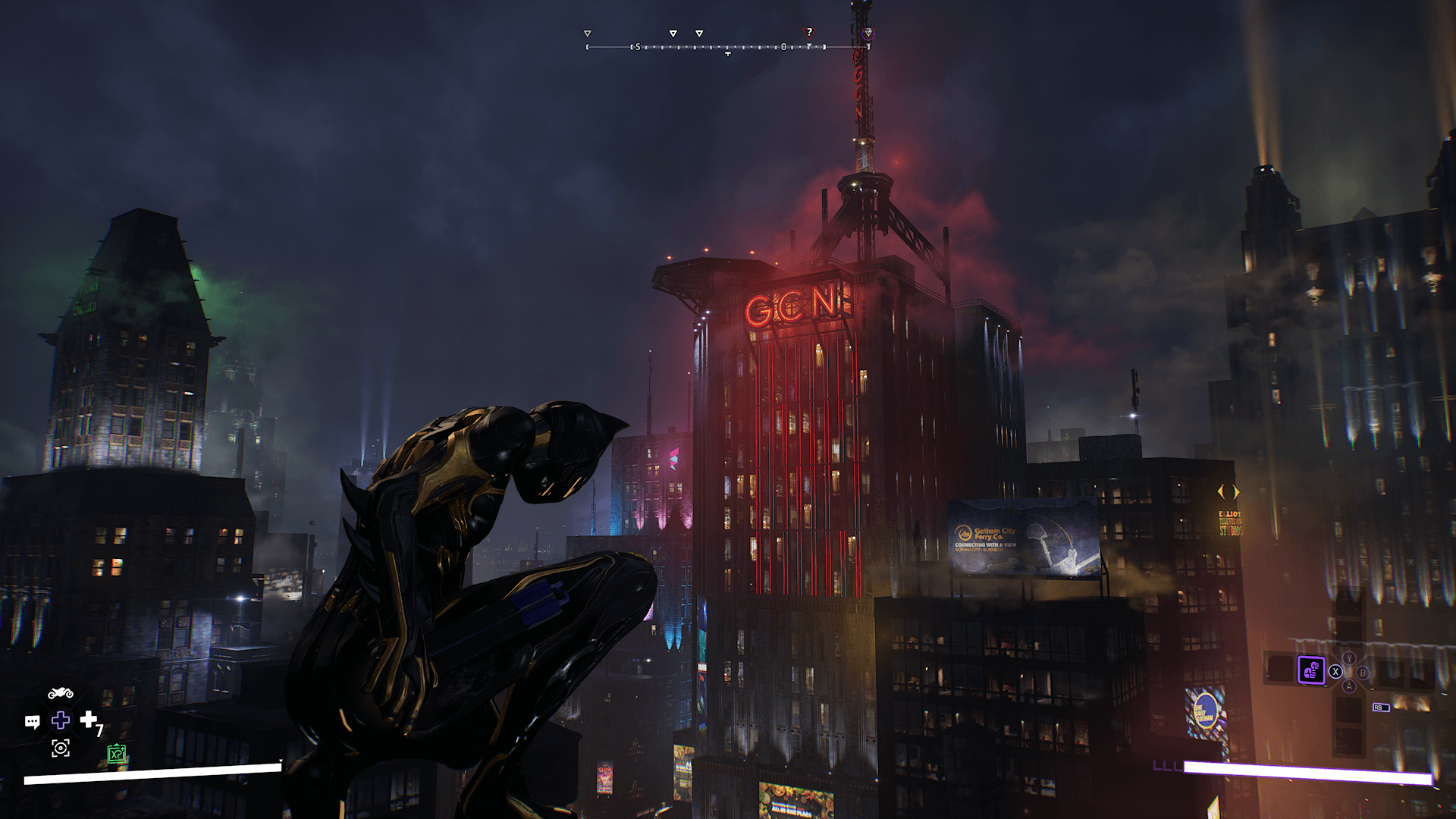
Task: Activate the AR scan eye icon
Action: (x=61, y=748)
